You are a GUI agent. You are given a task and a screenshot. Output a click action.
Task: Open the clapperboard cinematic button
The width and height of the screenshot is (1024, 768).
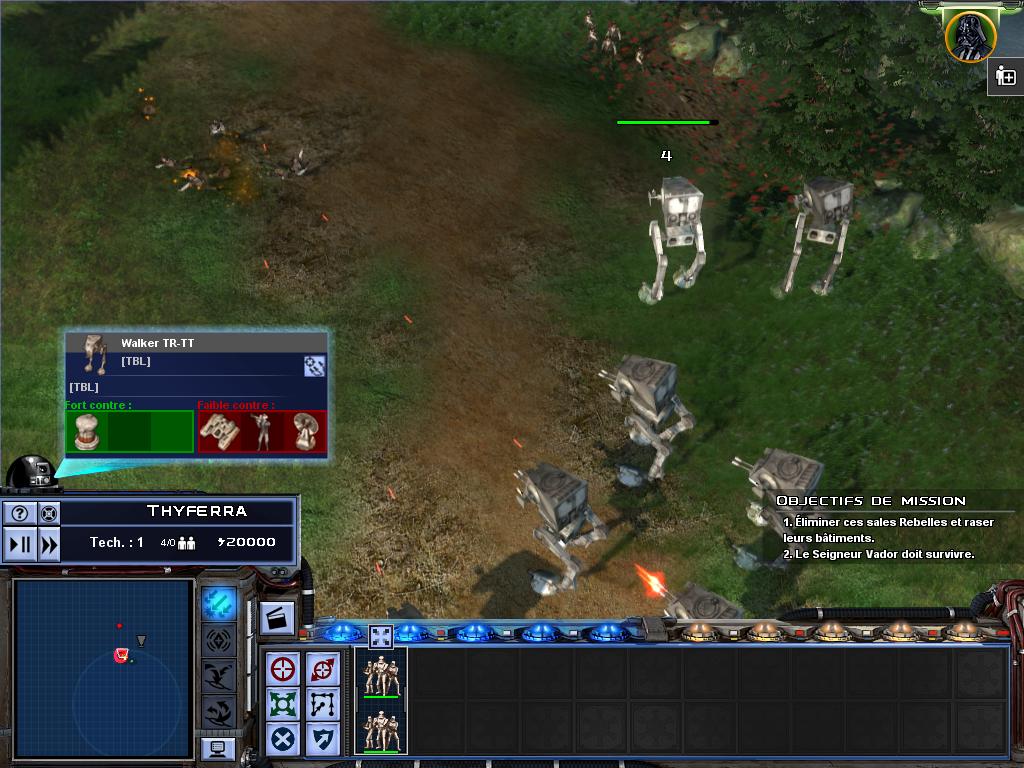(277, 618)
